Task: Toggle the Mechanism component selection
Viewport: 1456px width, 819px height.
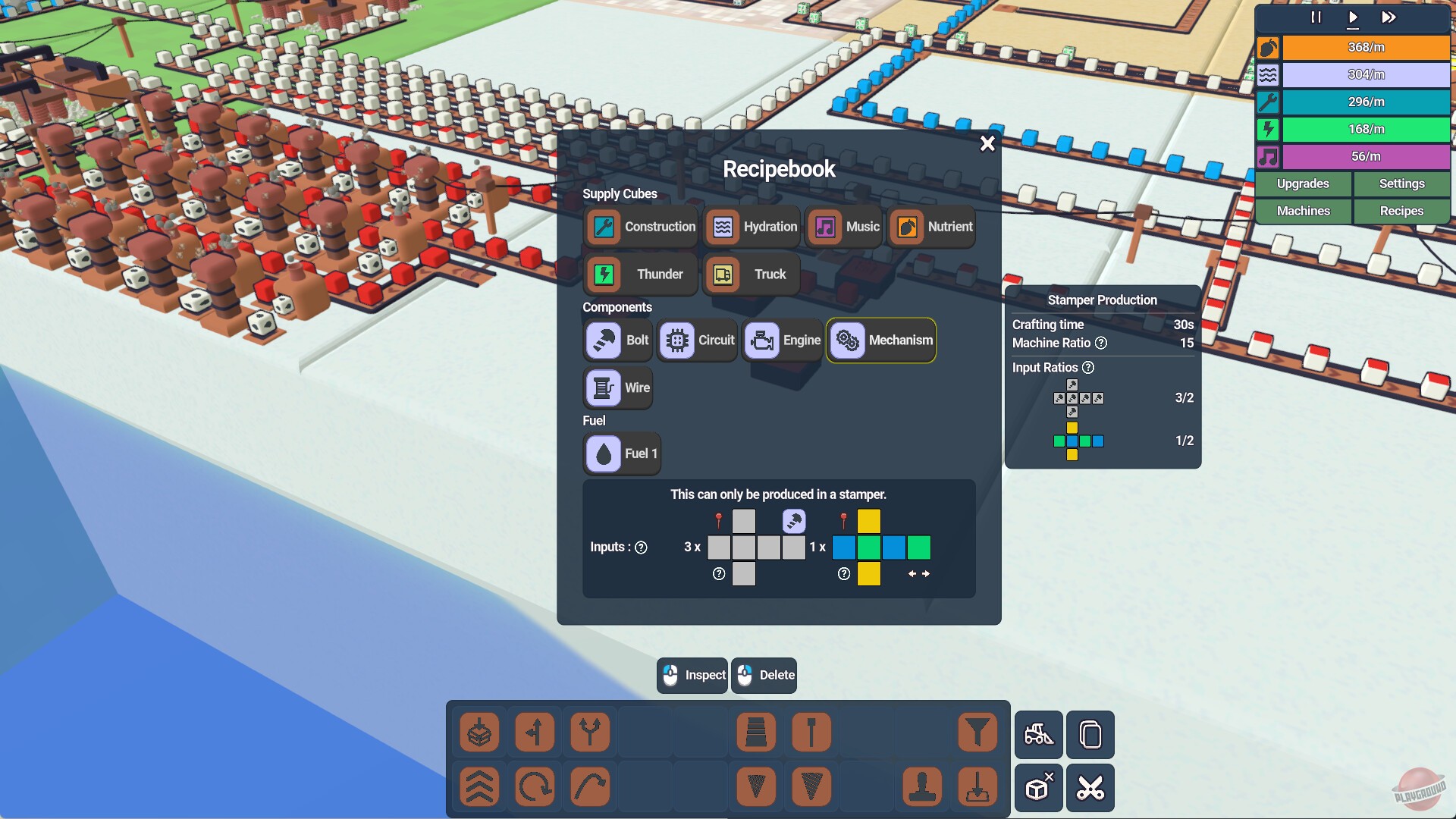Action: point(880,340)
